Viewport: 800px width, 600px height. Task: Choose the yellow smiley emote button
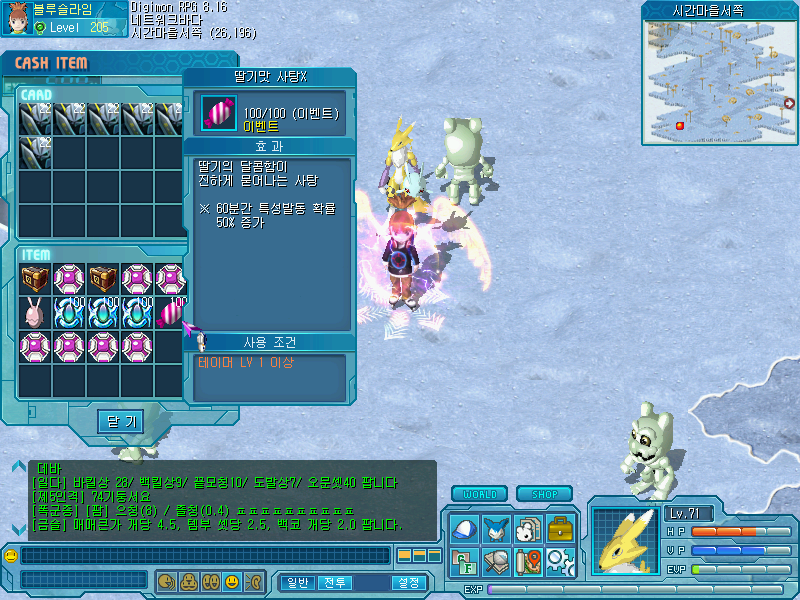coord(231,581)
